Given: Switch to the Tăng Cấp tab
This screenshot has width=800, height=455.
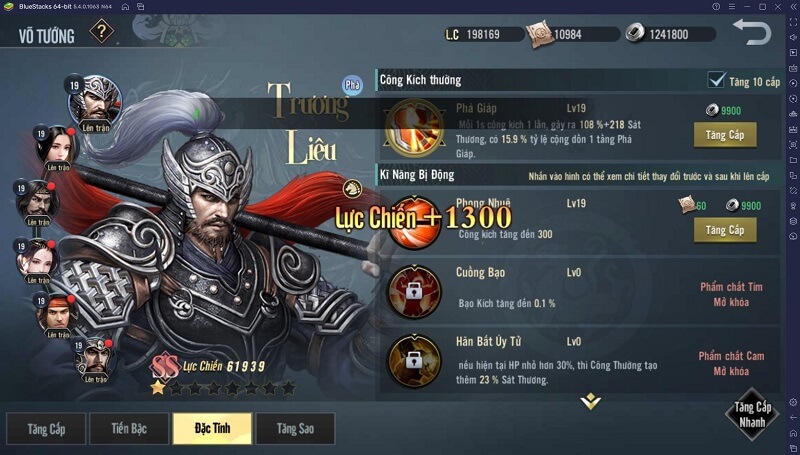Looking at the screenshot, I should click(x=46, y=429).
